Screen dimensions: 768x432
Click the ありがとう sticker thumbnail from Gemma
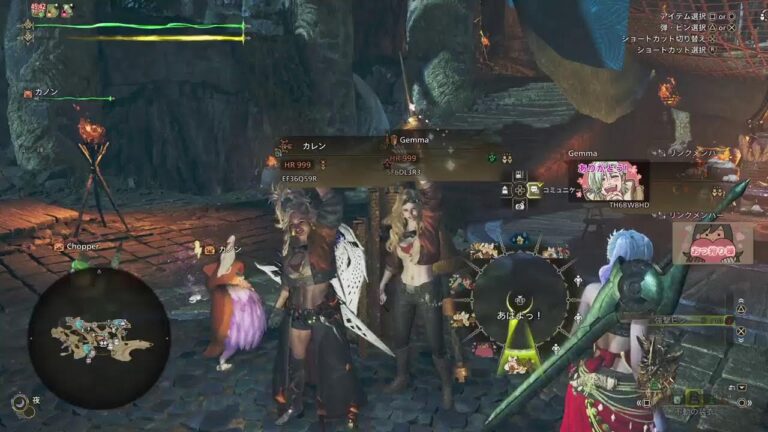click(609, 180)
